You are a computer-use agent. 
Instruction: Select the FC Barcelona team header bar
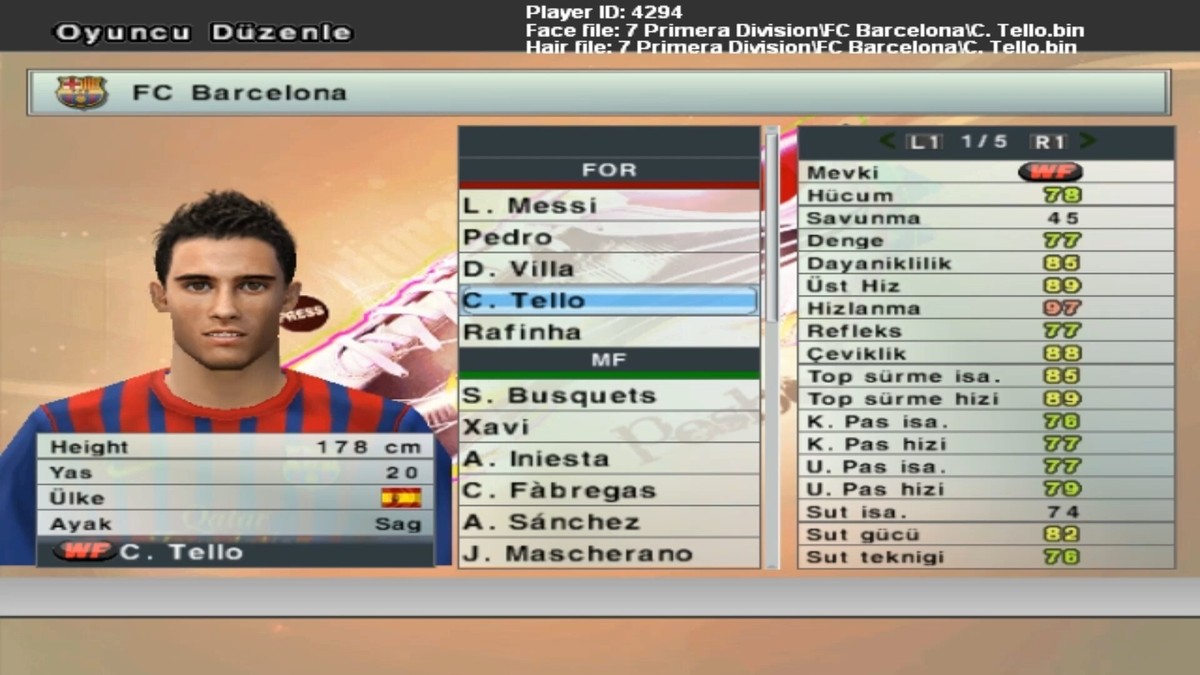click(598, 93)
